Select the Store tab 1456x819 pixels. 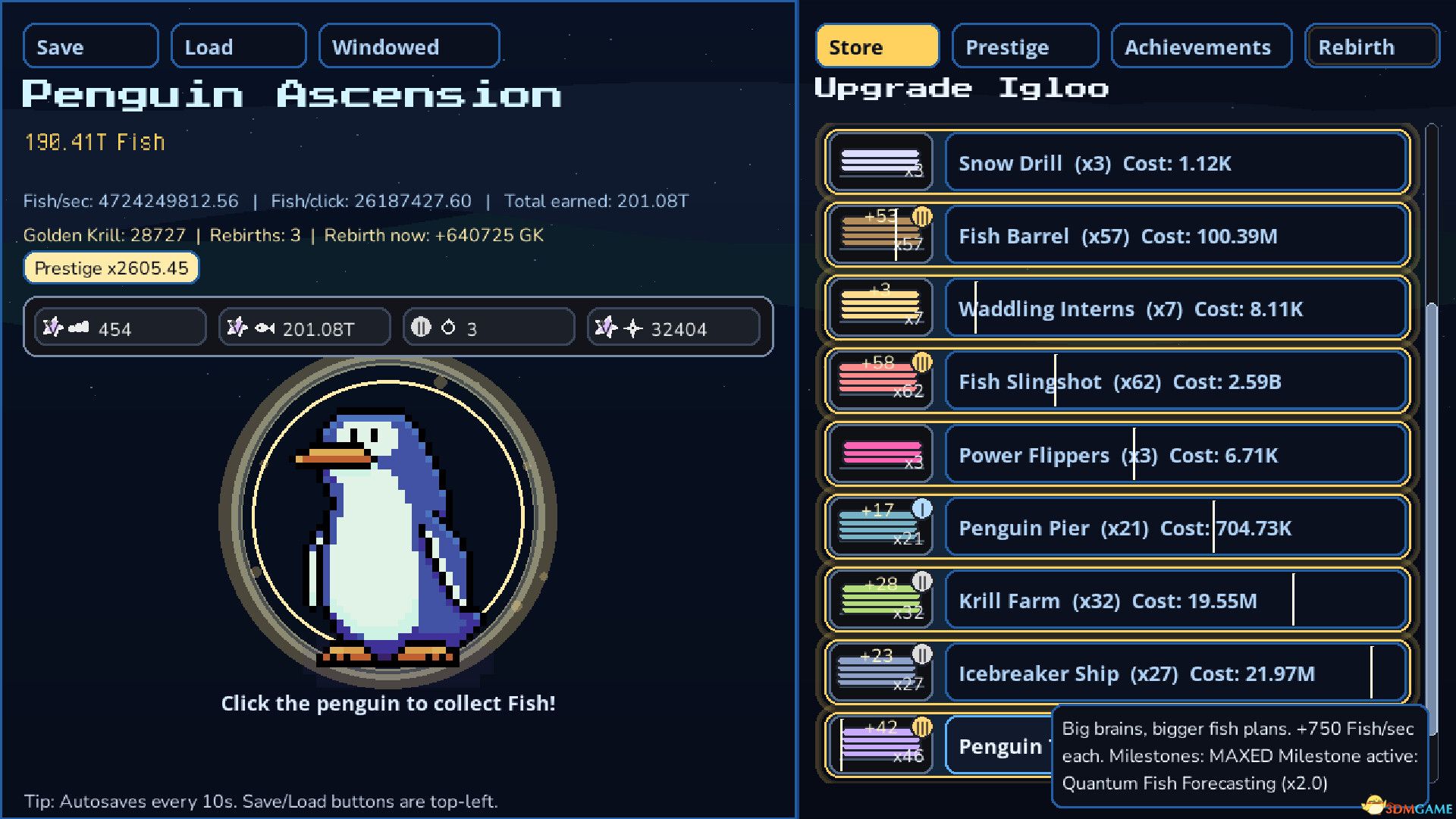coord(877,46)
